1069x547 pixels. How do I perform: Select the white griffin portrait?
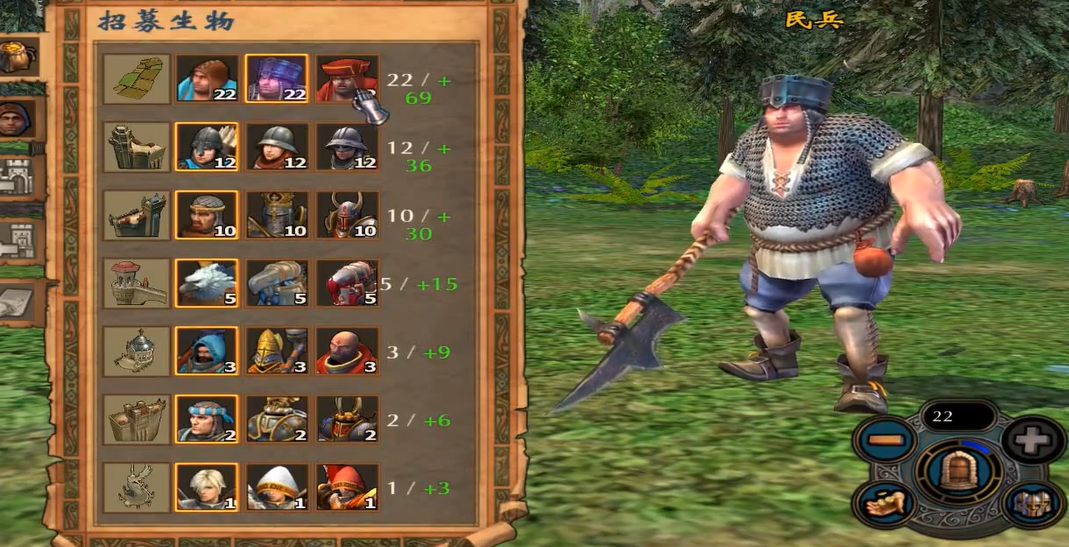[207, 283]
